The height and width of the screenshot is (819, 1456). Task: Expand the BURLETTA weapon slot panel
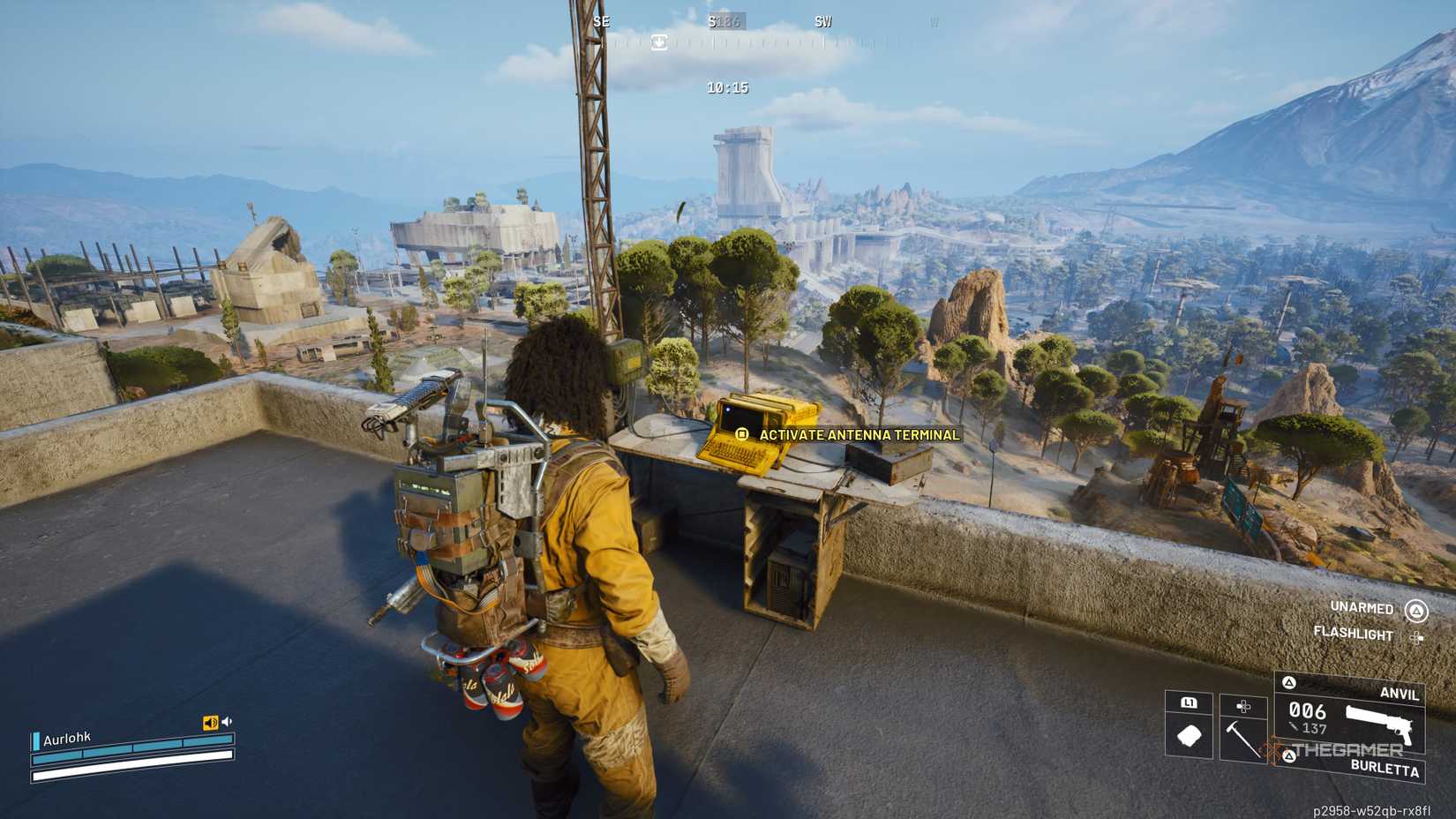click(x=1289, y=757)
